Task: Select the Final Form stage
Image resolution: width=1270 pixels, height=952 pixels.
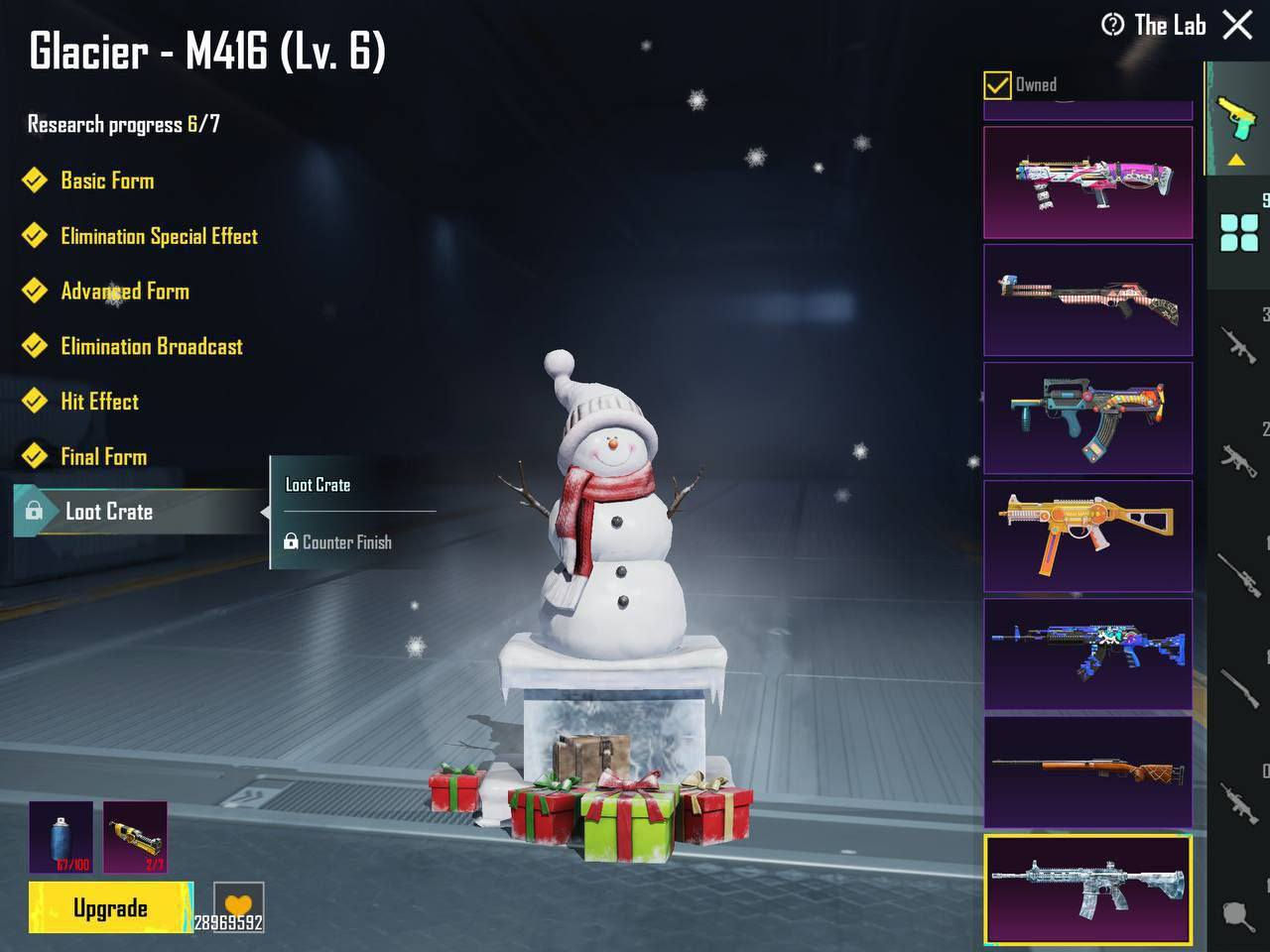Action: pos(103,456)
